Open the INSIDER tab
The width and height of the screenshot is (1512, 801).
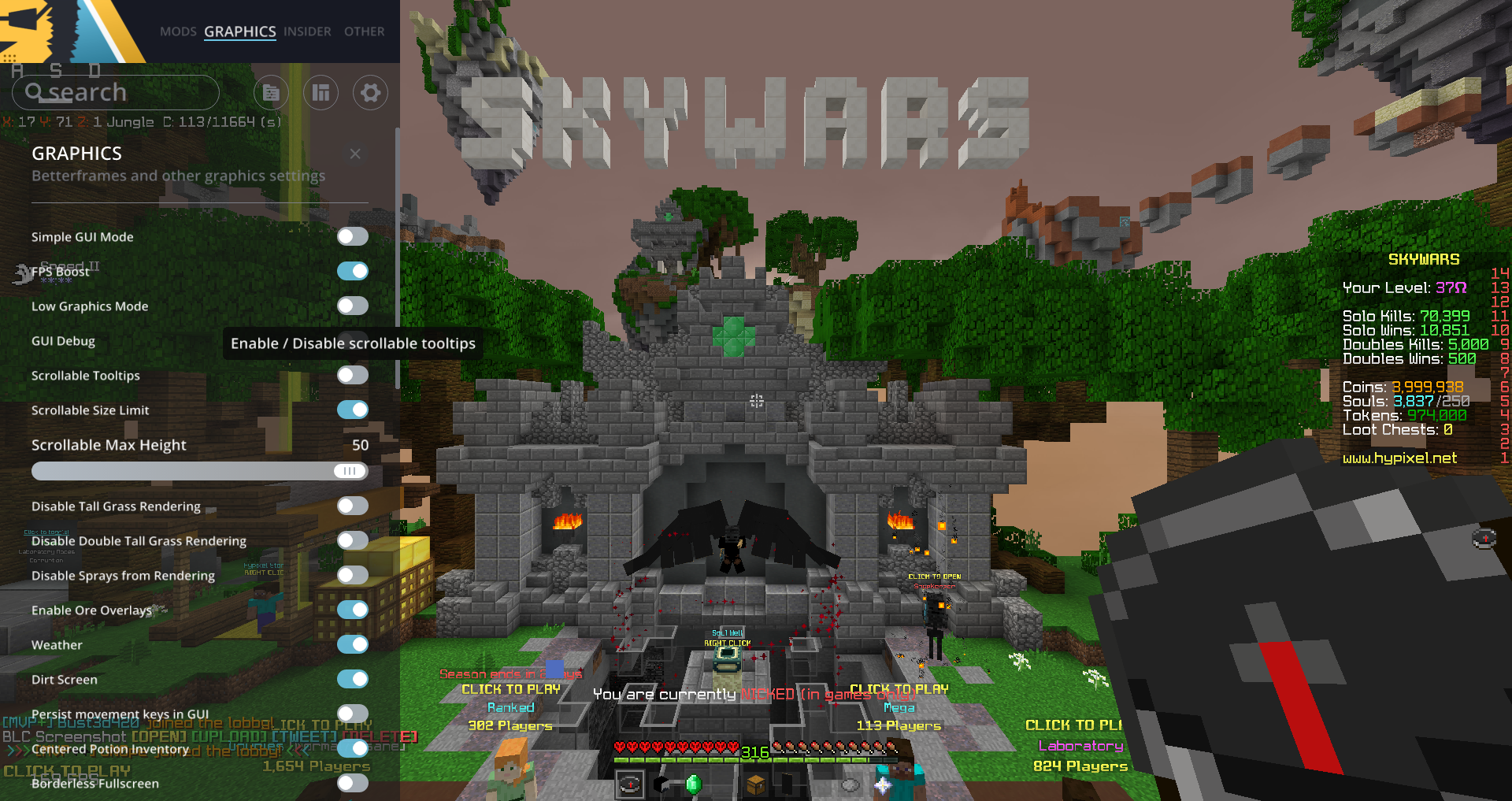coord(306,32)
